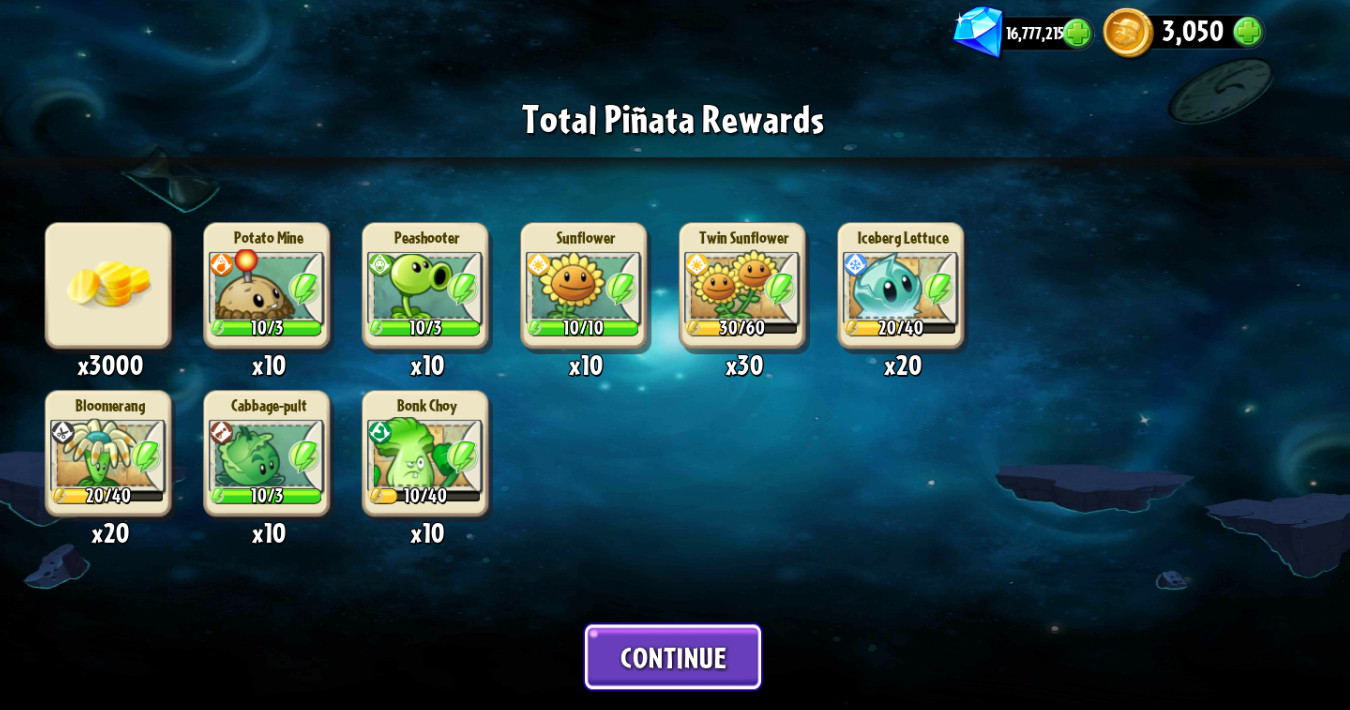Select the gold coins reward card
The height and width of the screenshot is (710, 1350).
pos(108,285)
